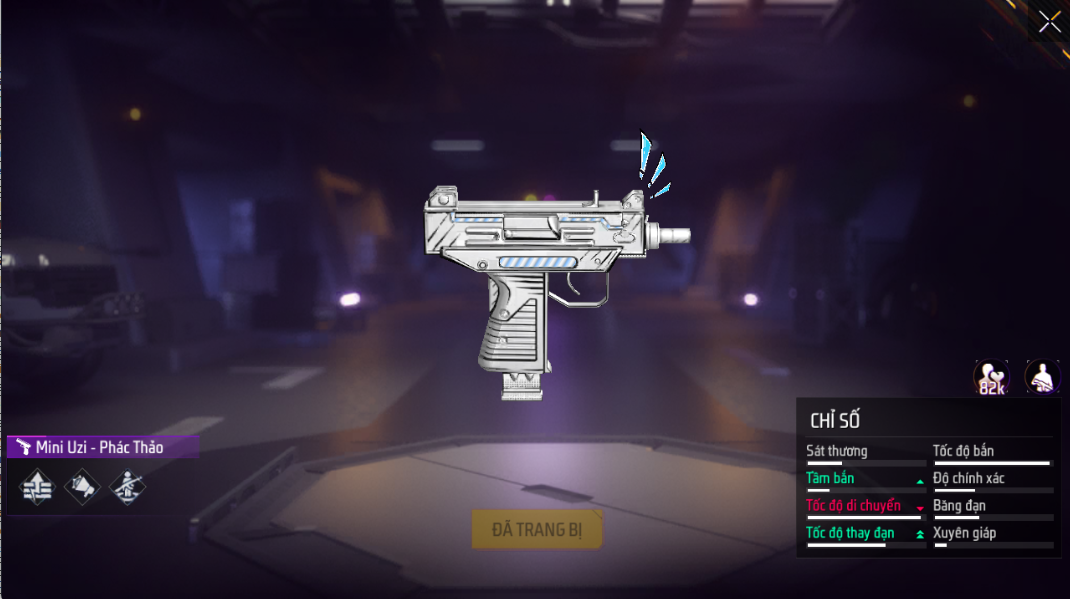Click the Mini Uzi - Phác Thảo title
Image resolution: width=1070 pixels, height=599 pixels.
pyautogui.click(x=100, y=447)
